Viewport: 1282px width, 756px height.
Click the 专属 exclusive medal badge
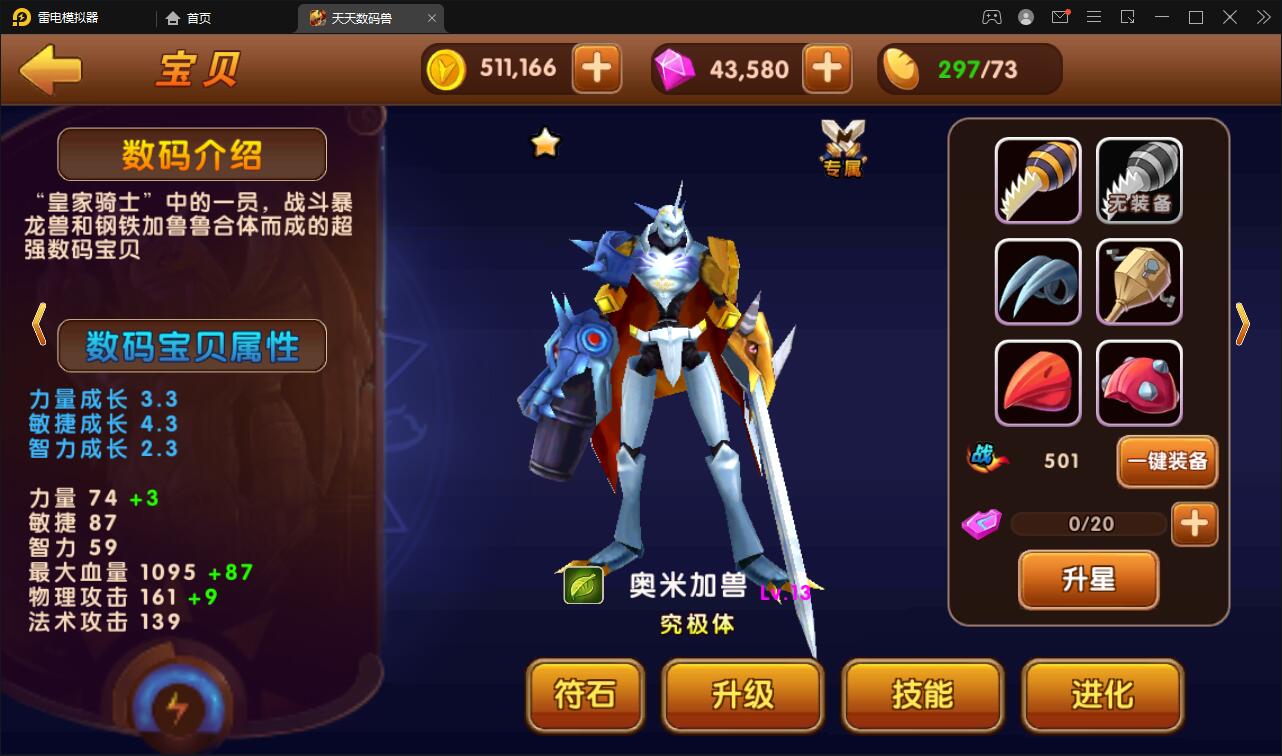pyautogui.click(x=843, y=145)
